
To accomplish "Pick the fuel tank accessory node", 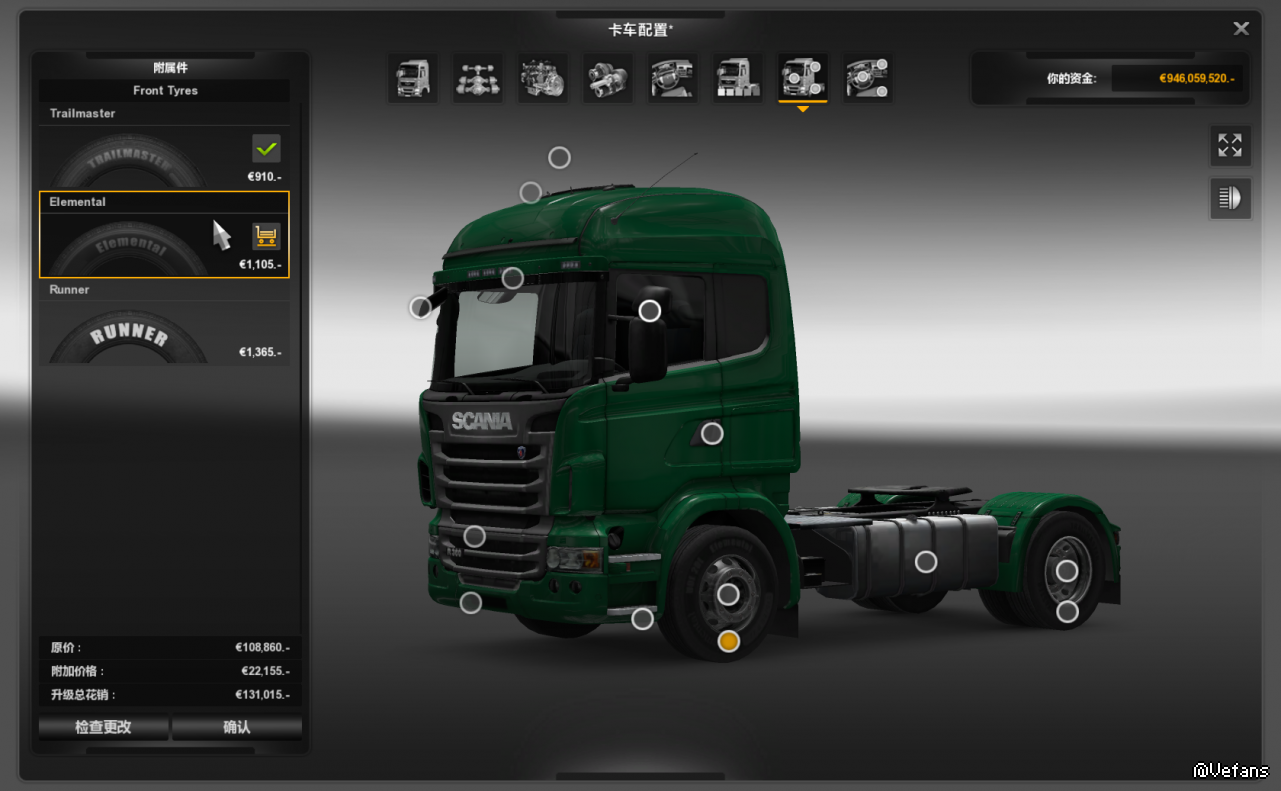I will point(926,562).
